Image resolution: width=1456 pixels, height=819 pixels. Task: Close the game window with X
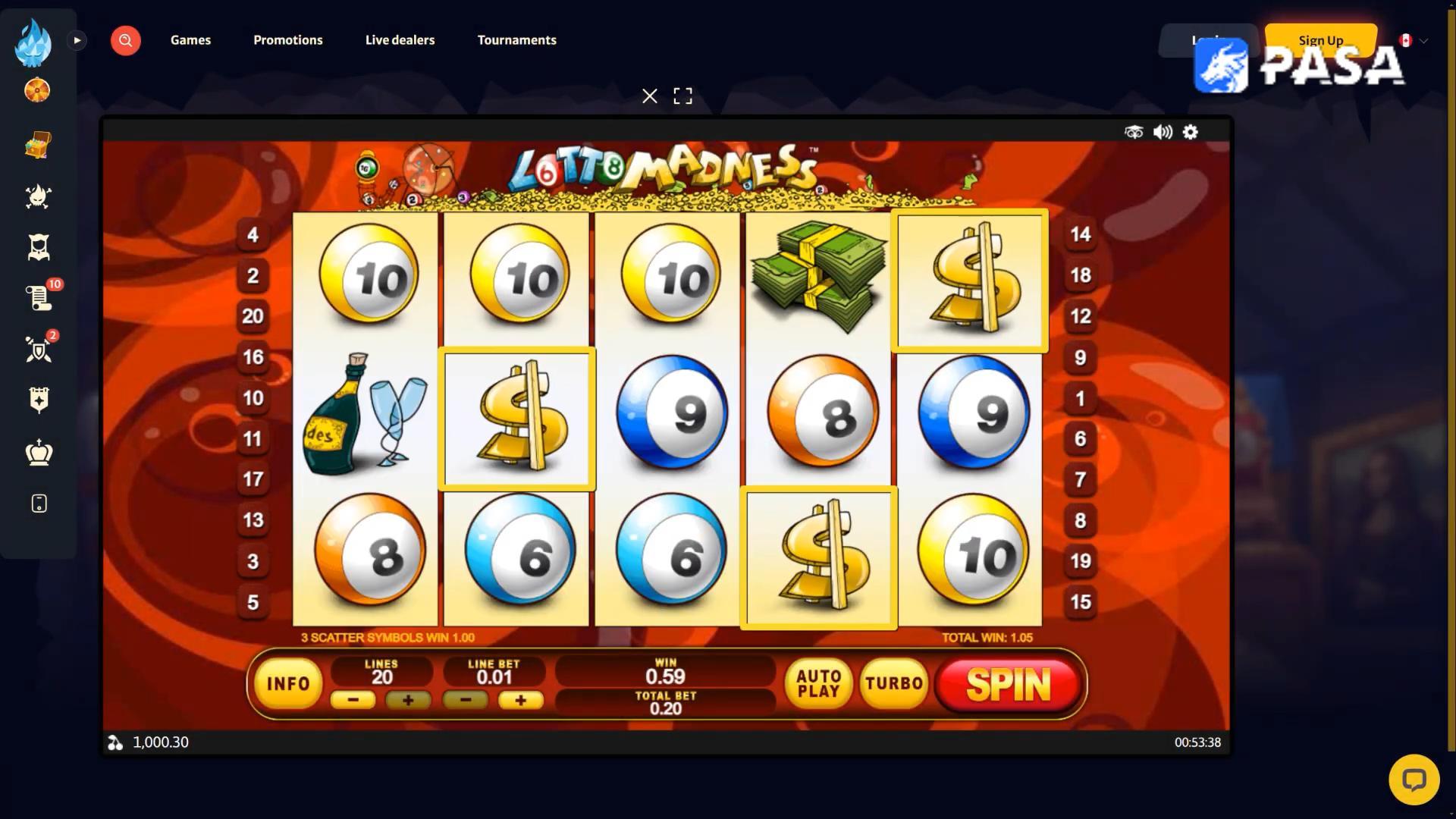(650, 96)
